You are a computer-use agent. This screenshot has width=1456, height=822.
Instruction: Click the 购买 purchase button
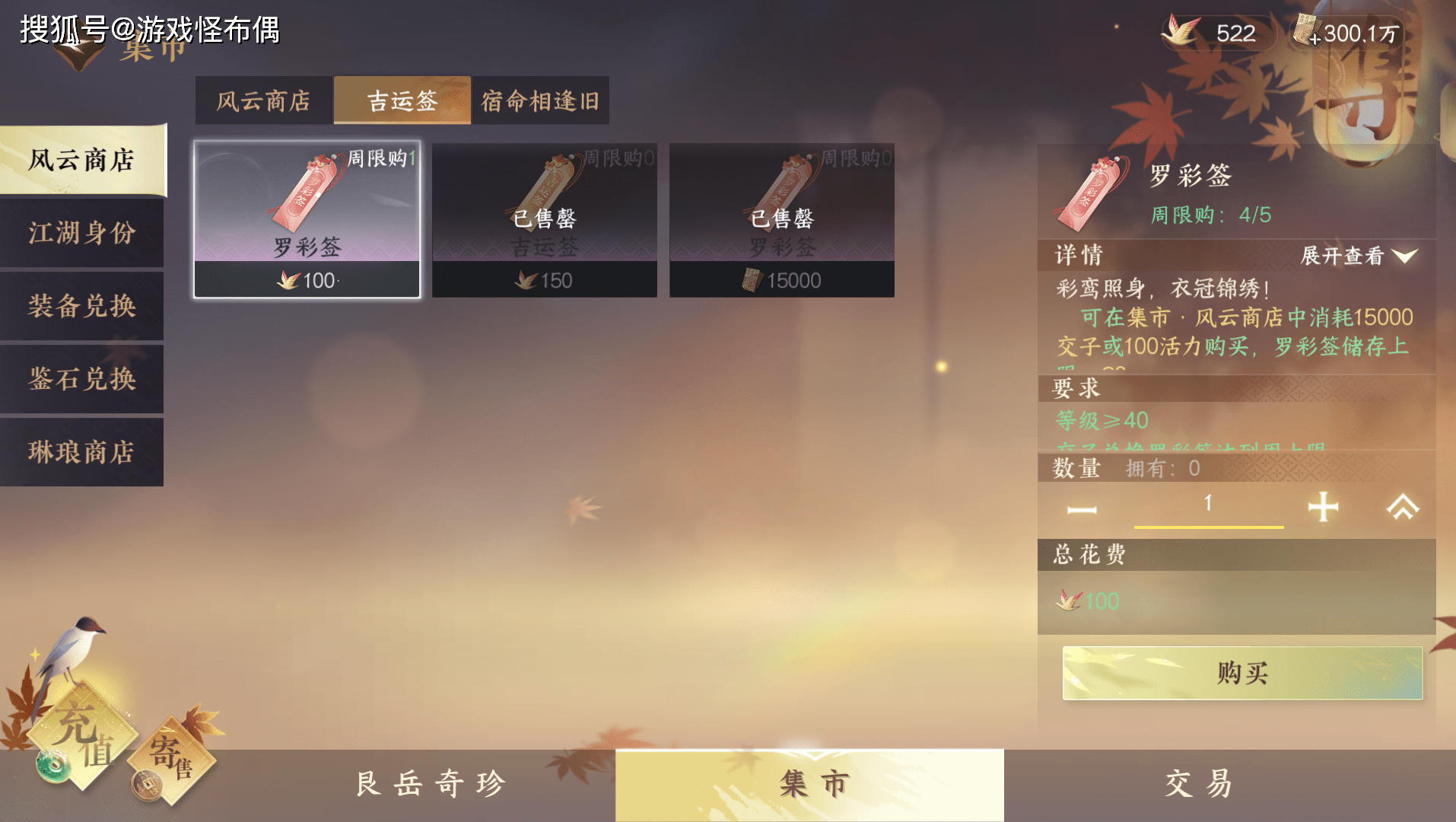(x=1242, y=673)
